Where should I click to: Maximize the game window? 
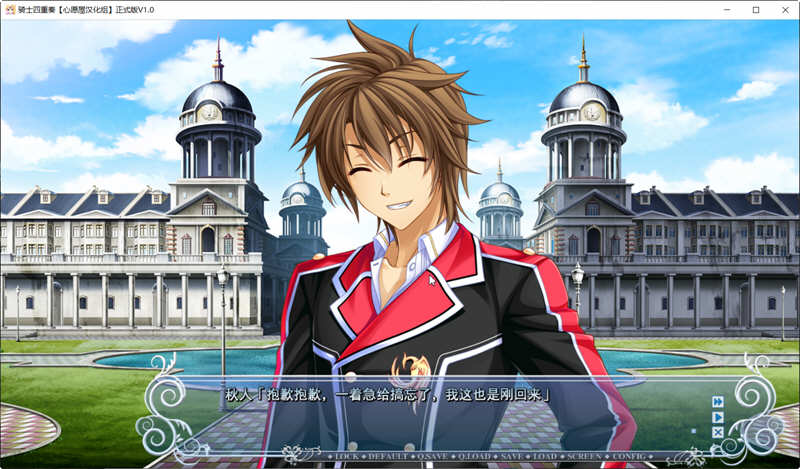756,9
